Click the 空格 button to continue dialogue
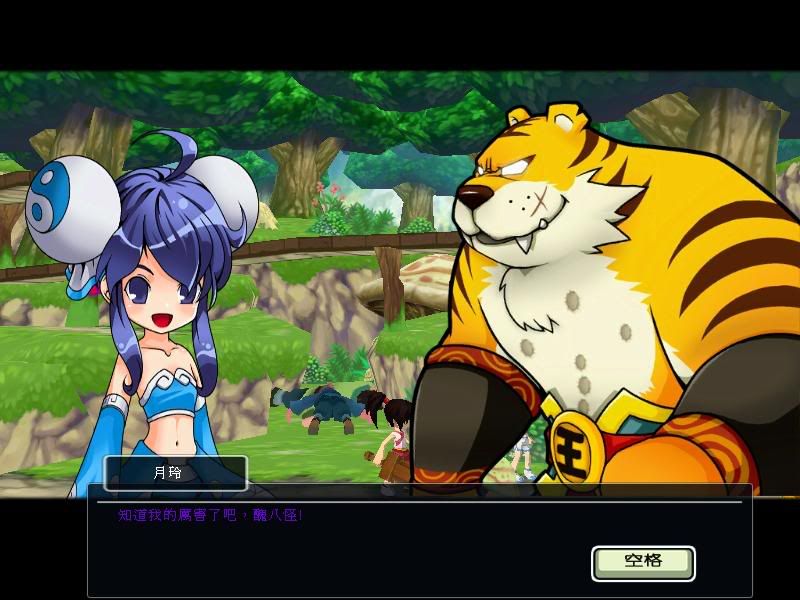The height and width of the screenshot is (600, 800). click(x=643, y=562)
